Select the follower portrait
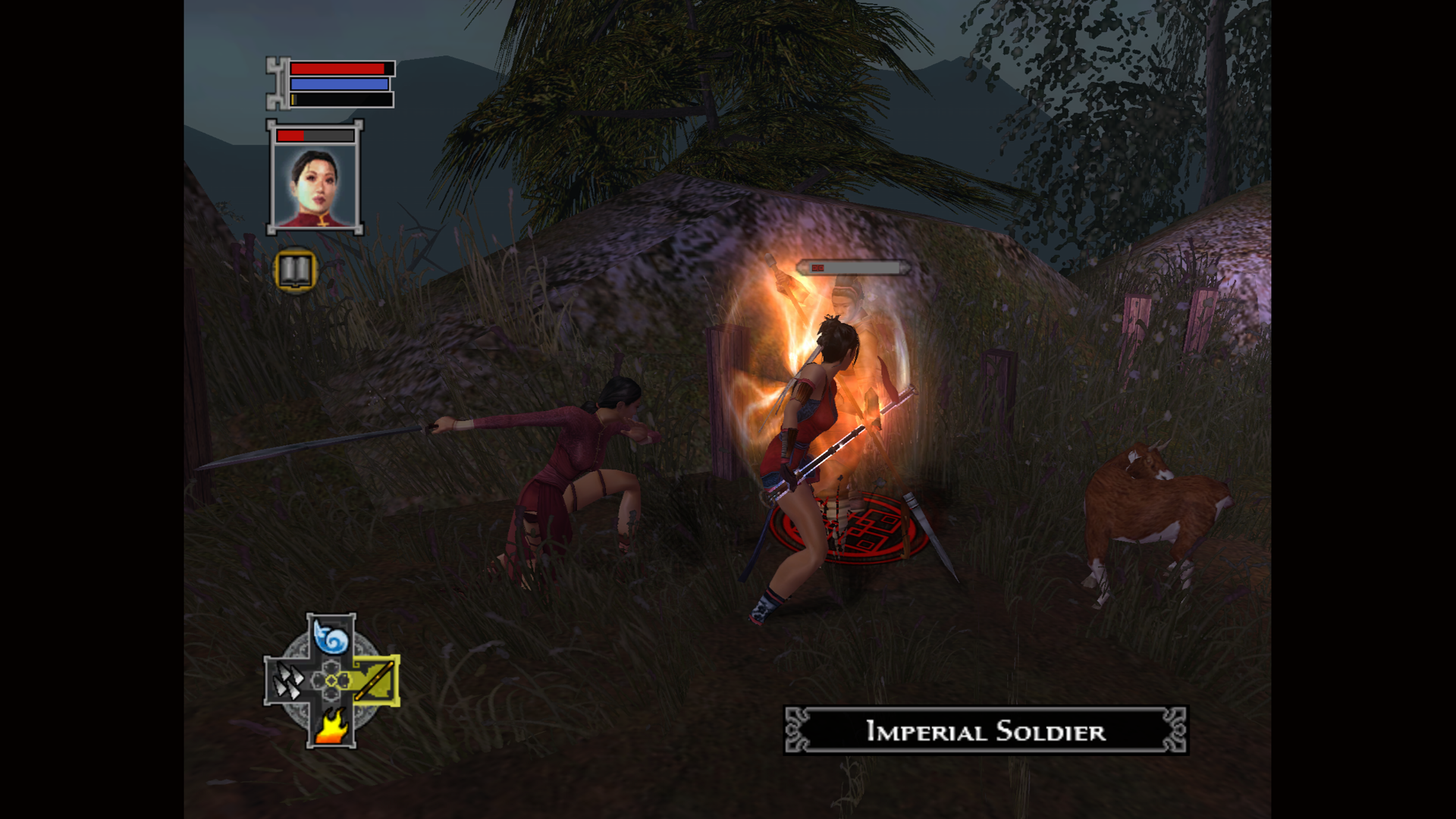1456x819 pixels. [315, 187]
